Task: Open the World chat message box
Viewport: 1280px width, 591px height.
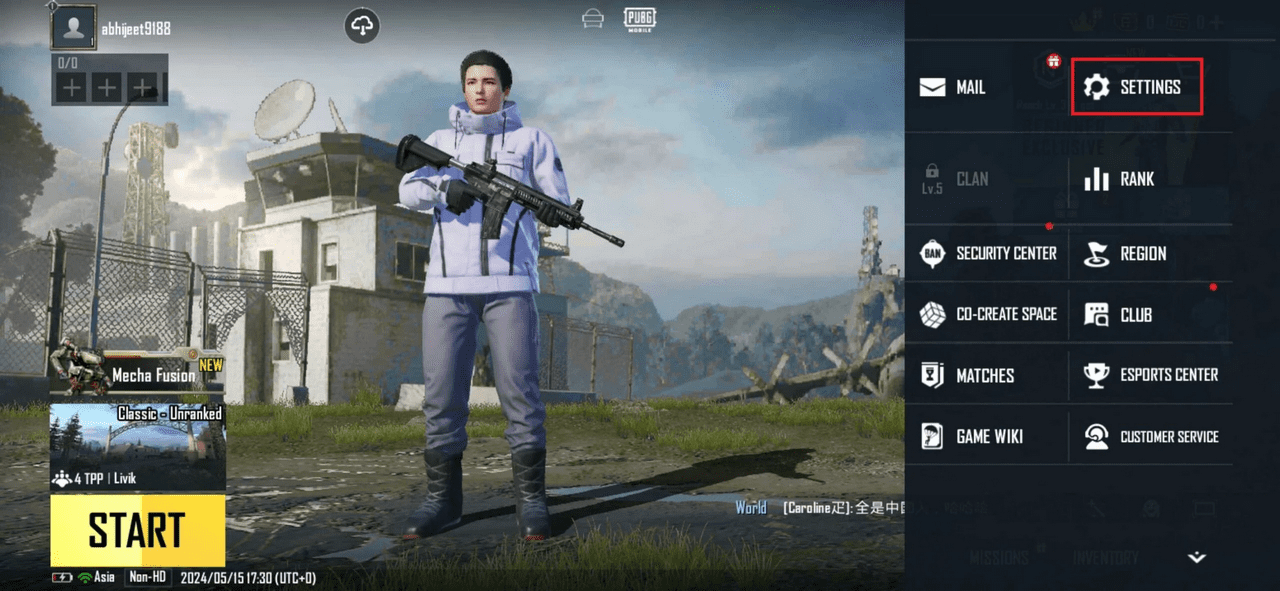Action: pyautogui.click(x=818, y=508)
